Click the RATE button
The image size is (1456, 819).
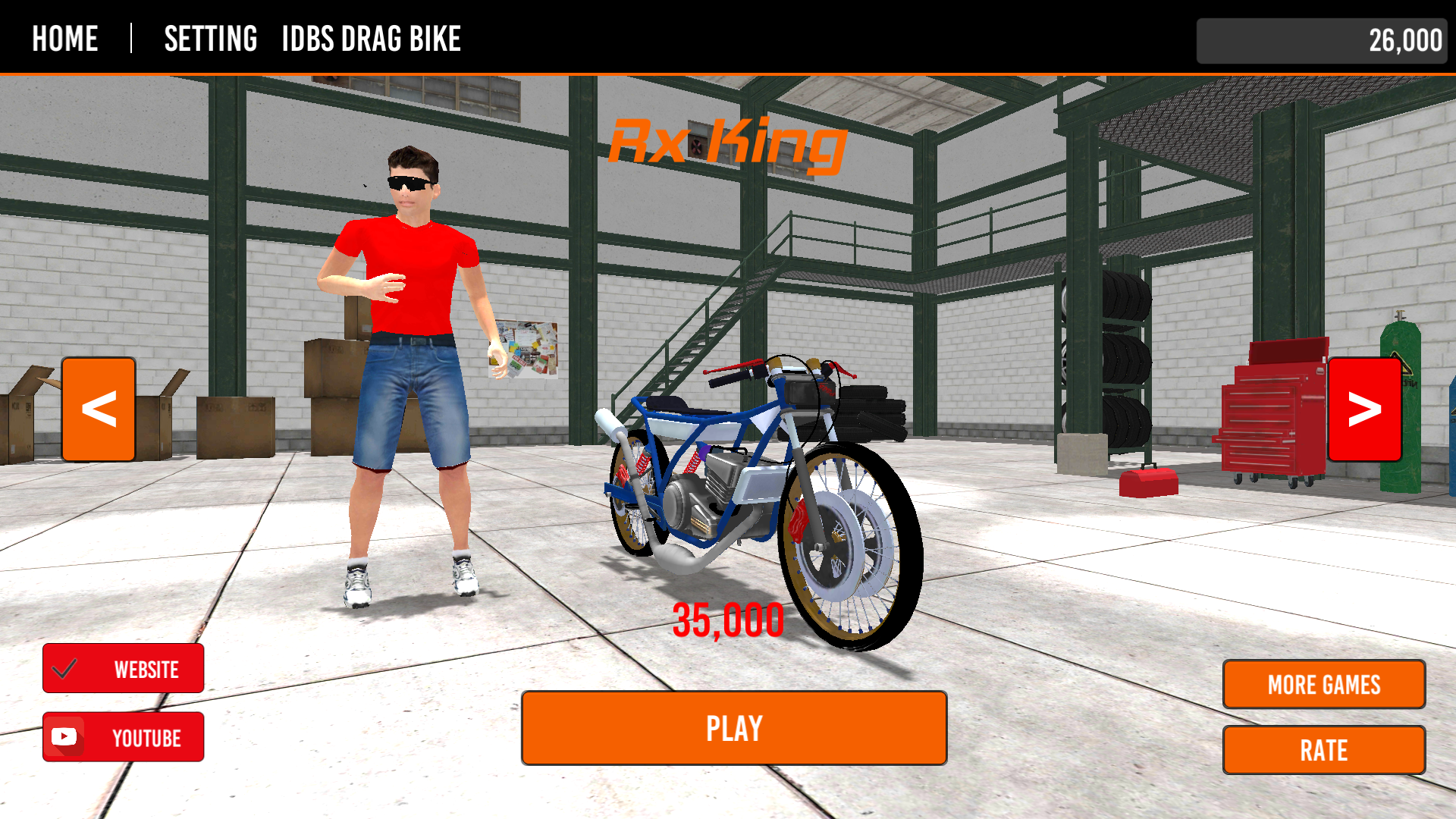click(x=1323, y=750)
